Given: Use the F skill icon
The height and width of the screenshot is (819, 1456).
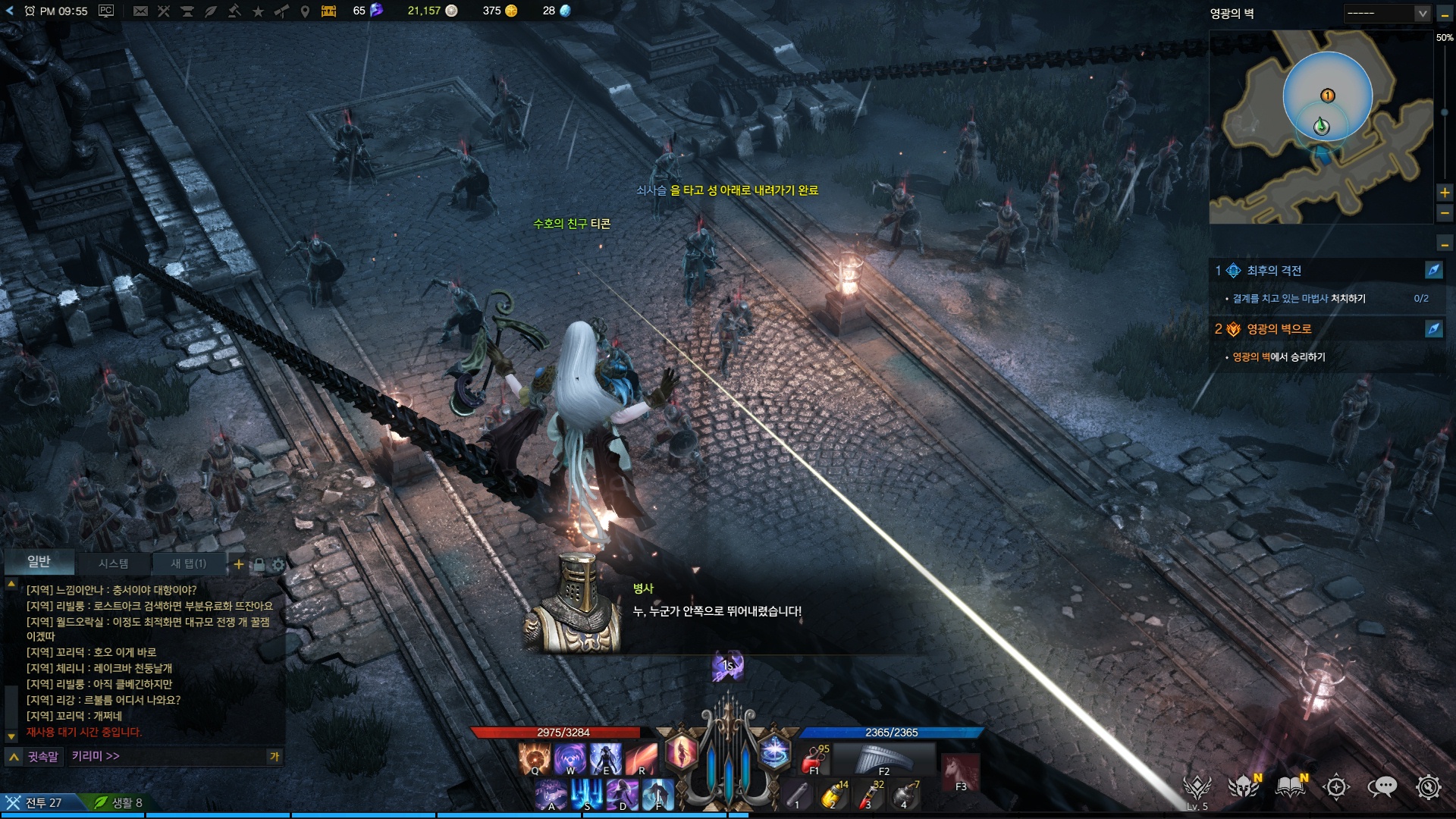Looking at the screenshot, I should pos(657,795).
